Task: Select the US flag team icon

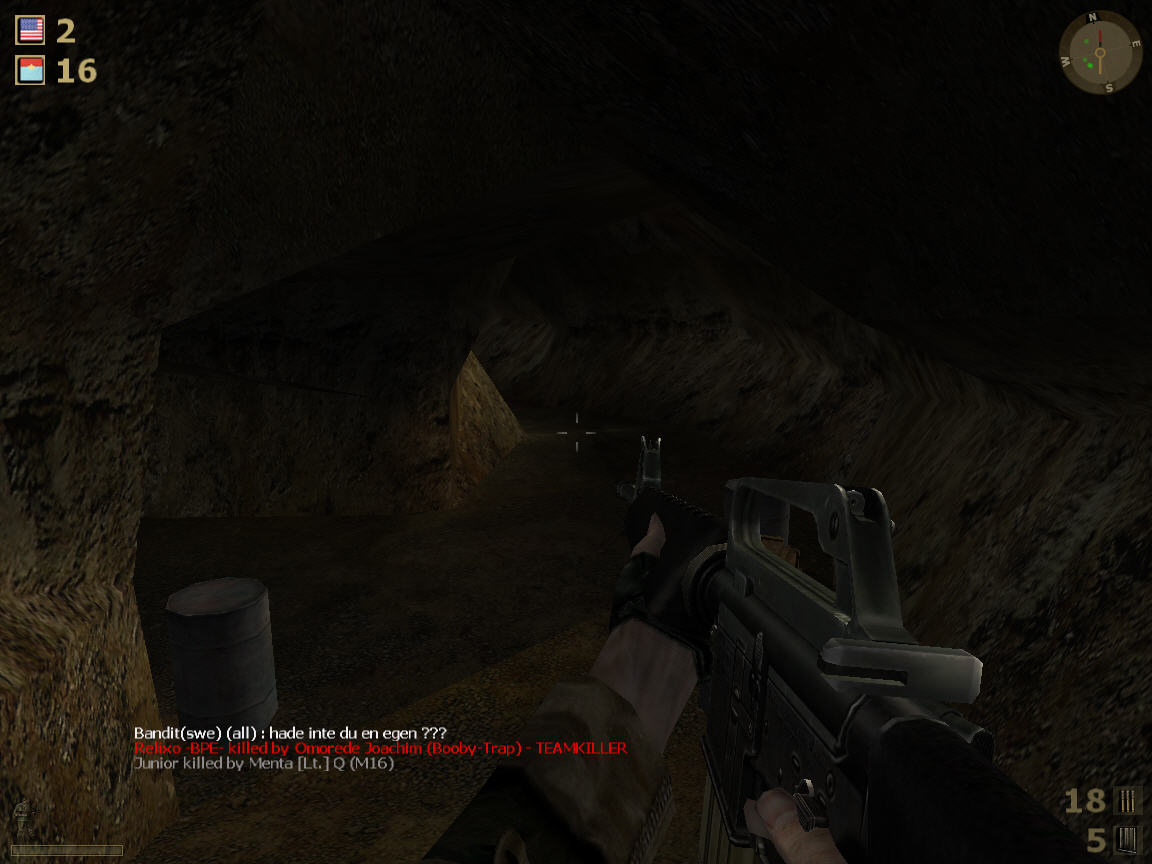Action: click(31, 30)
